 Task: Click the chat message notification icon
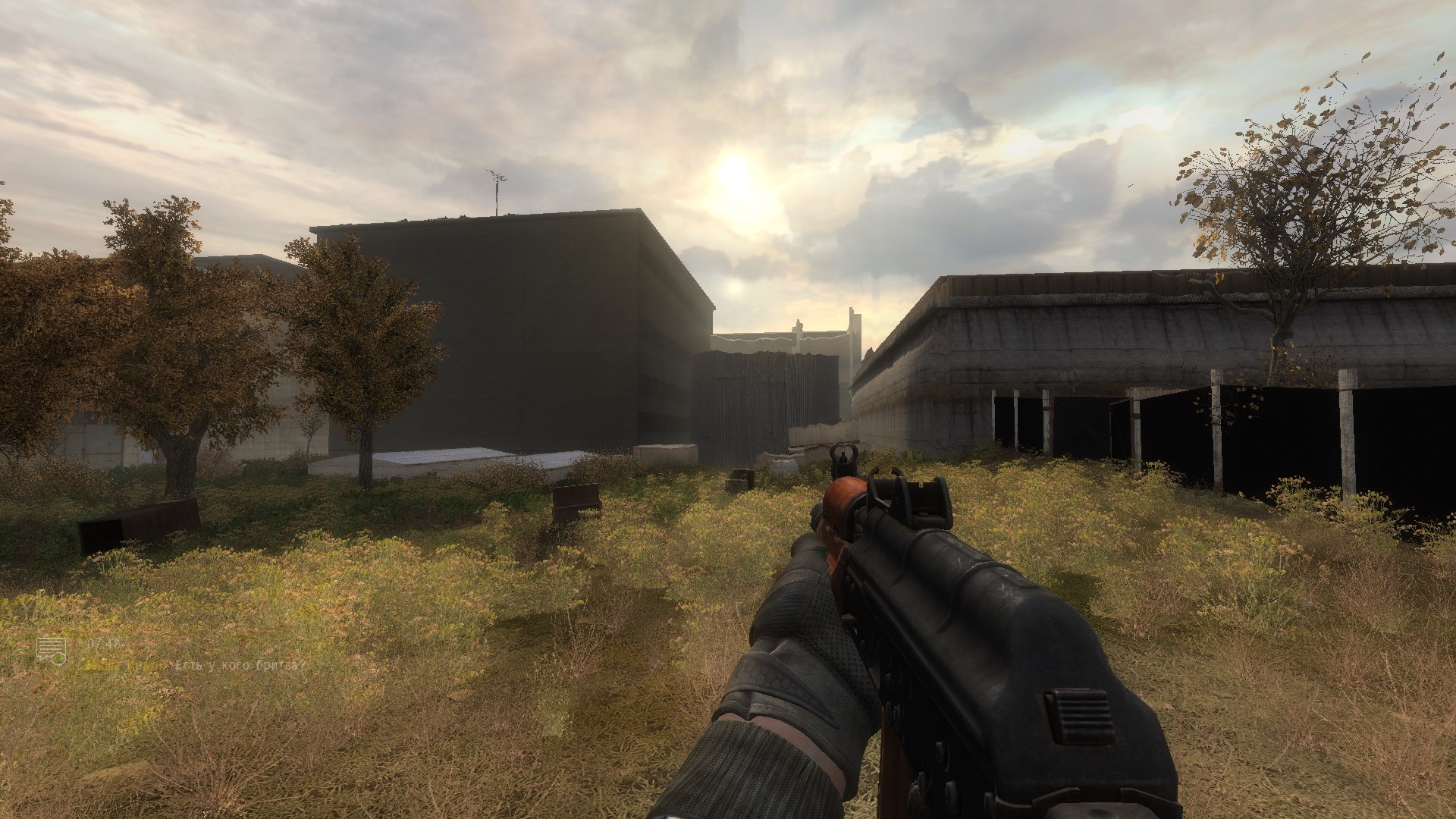click(52, 651)
